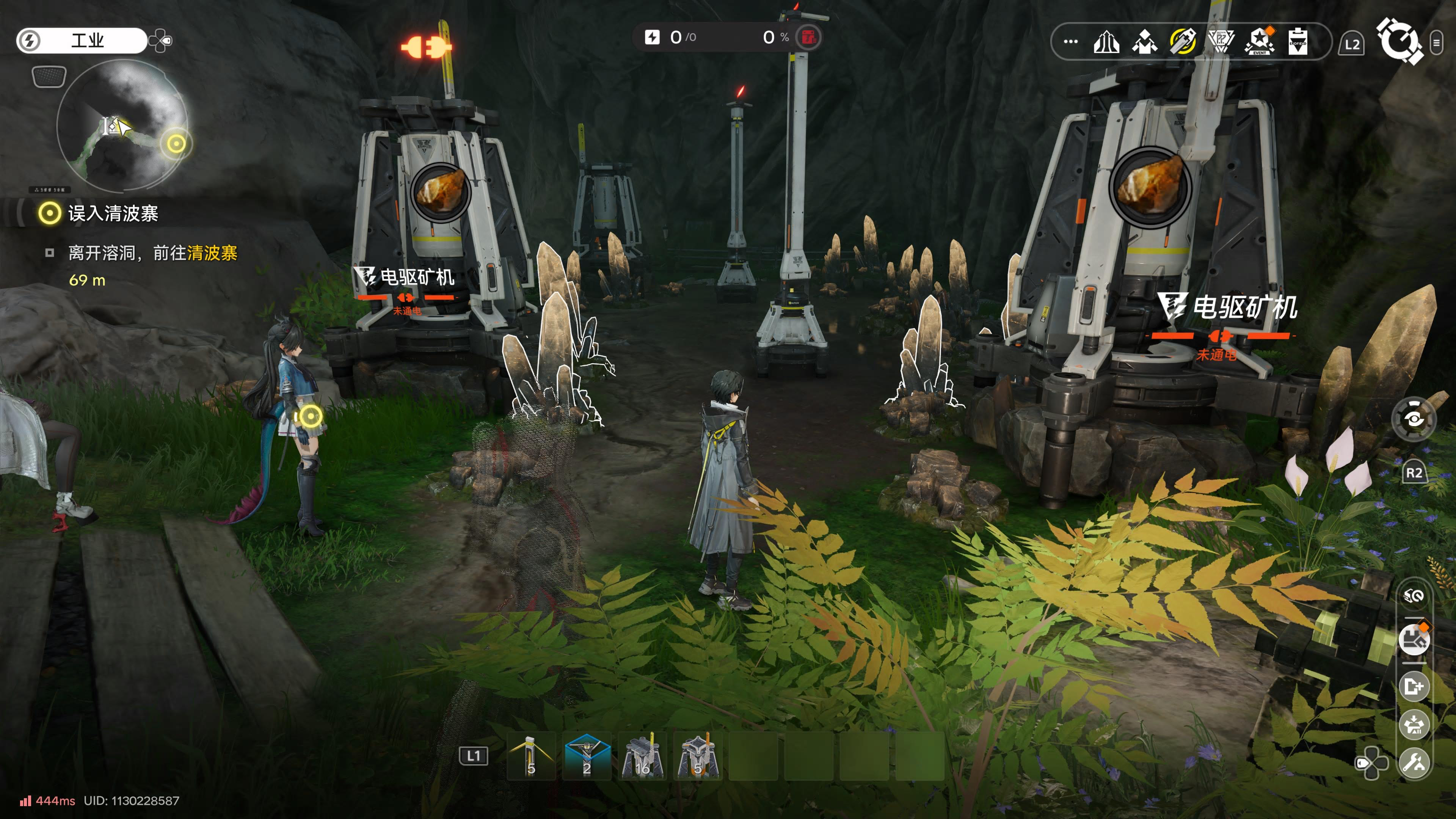This screenshot has width=1456, height=819.
Task: Open the triangular P.P. pass icon
Action: pos(1221,42)
